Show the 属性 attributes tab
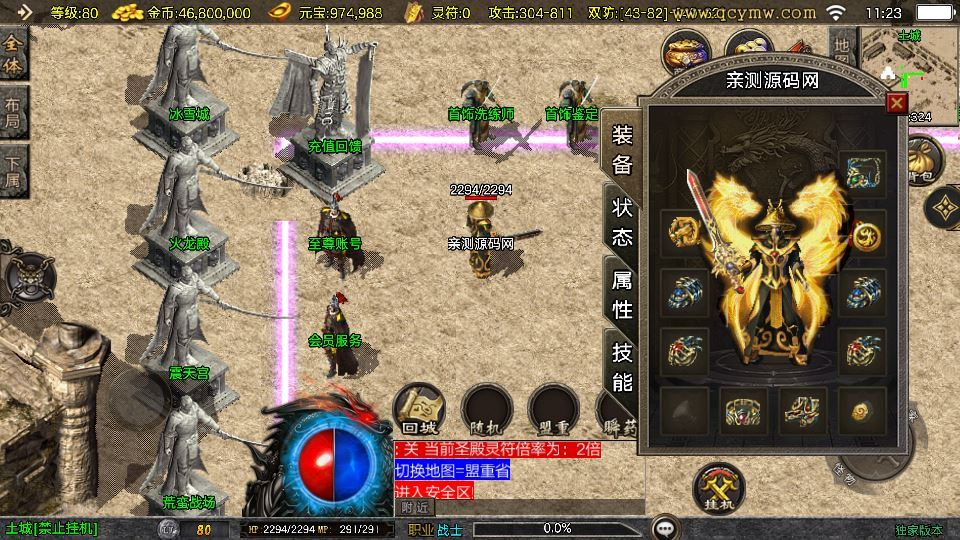The height and width of the screenshot is (540, 960). click(622, 294)
